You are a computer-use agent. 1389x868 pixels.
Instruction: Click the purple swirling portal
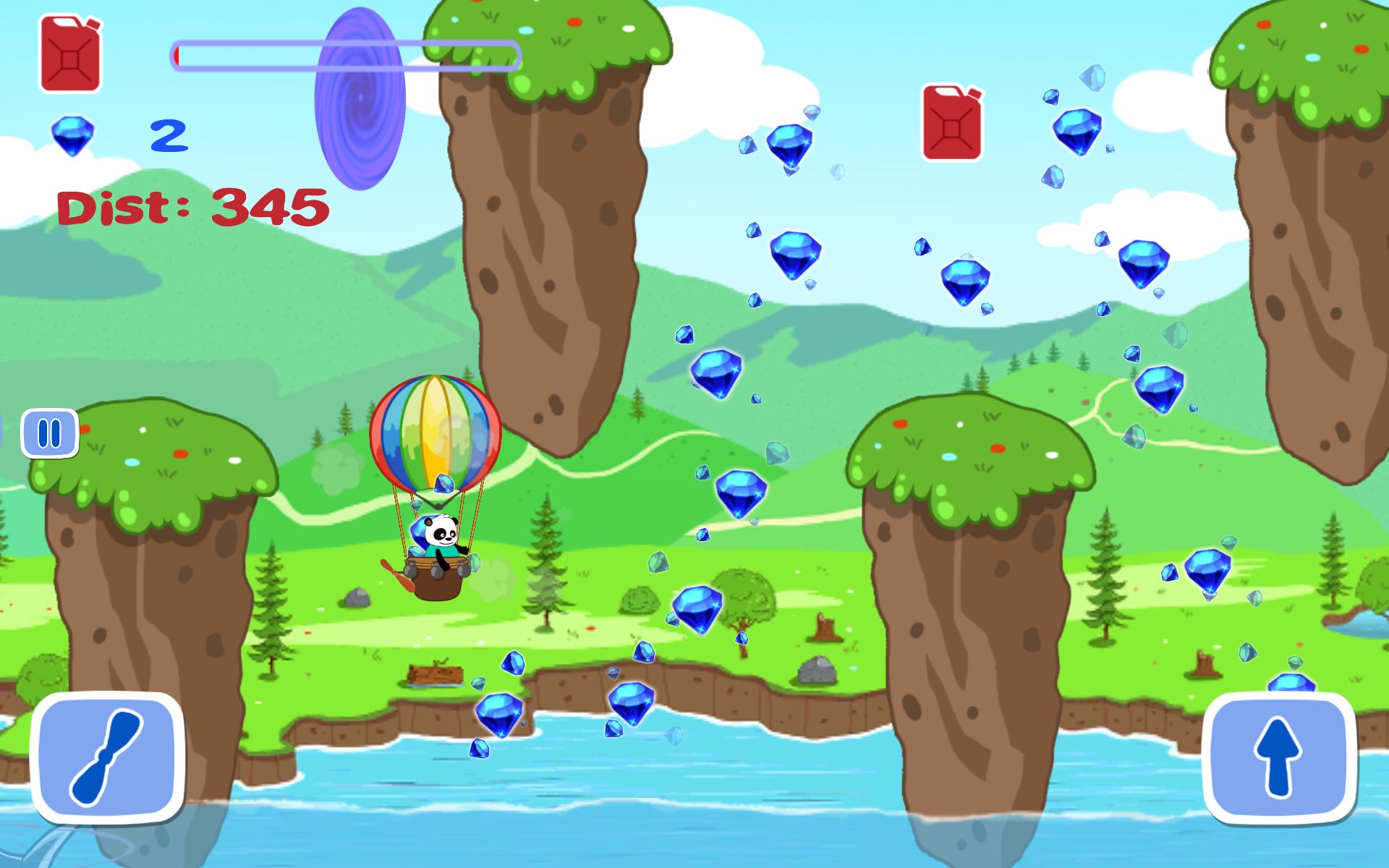(358, 98)
